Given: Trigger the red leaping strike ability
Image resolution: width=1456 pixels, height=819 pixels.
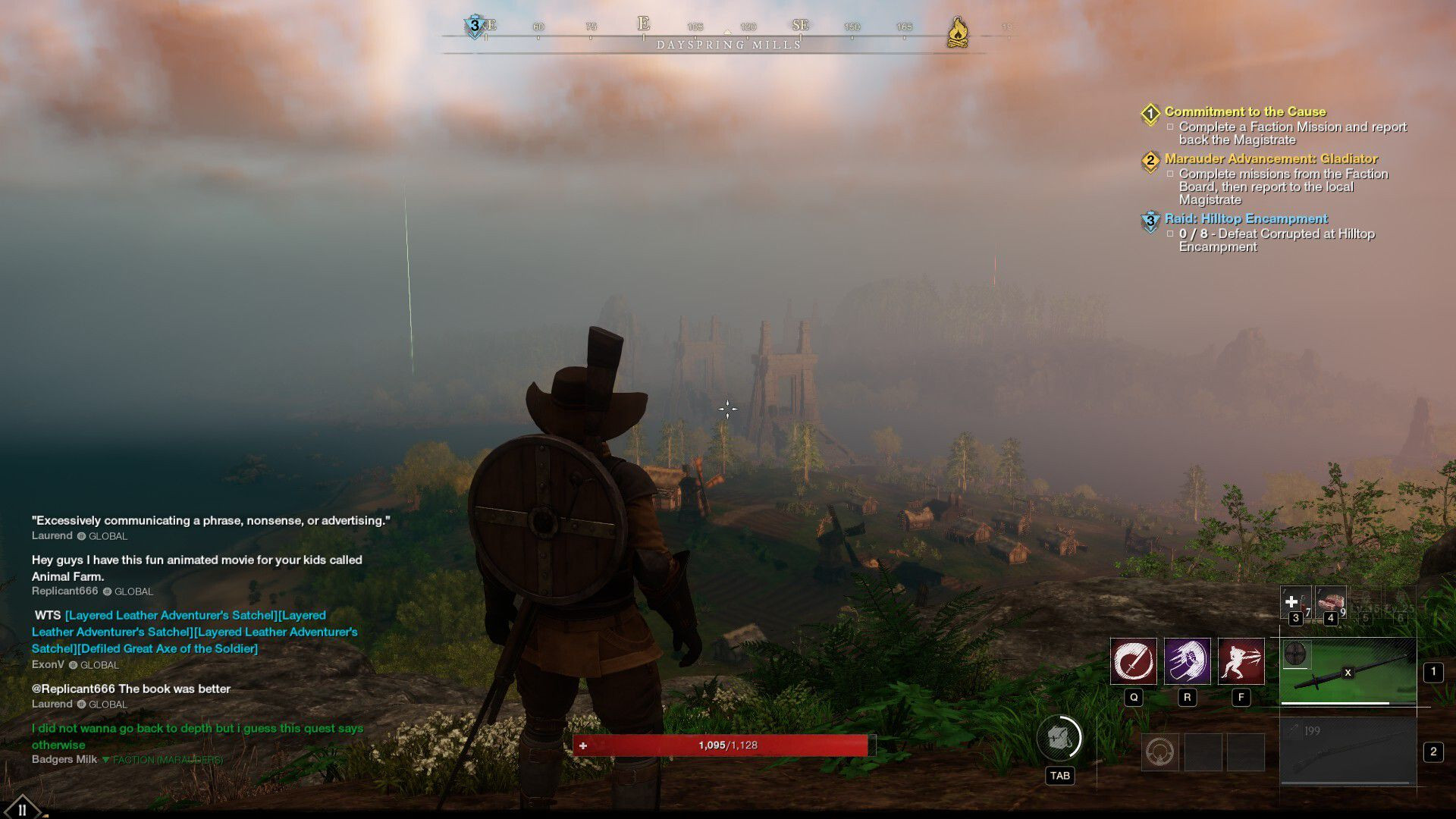Looking at the screenshot, I should [1241, 661].
